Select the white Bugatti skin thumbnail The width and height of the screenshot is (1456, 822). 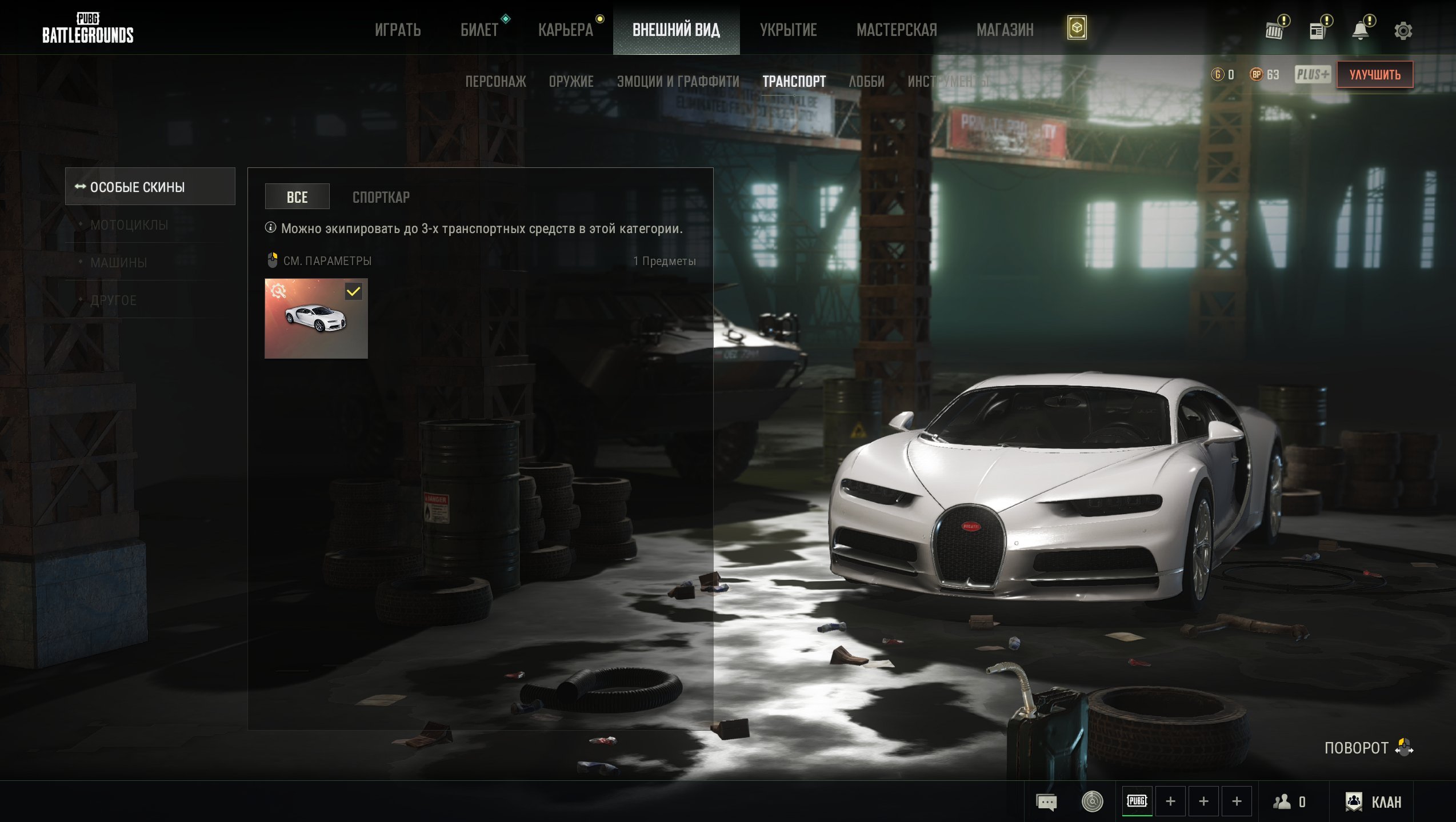(x=316, y=319)
